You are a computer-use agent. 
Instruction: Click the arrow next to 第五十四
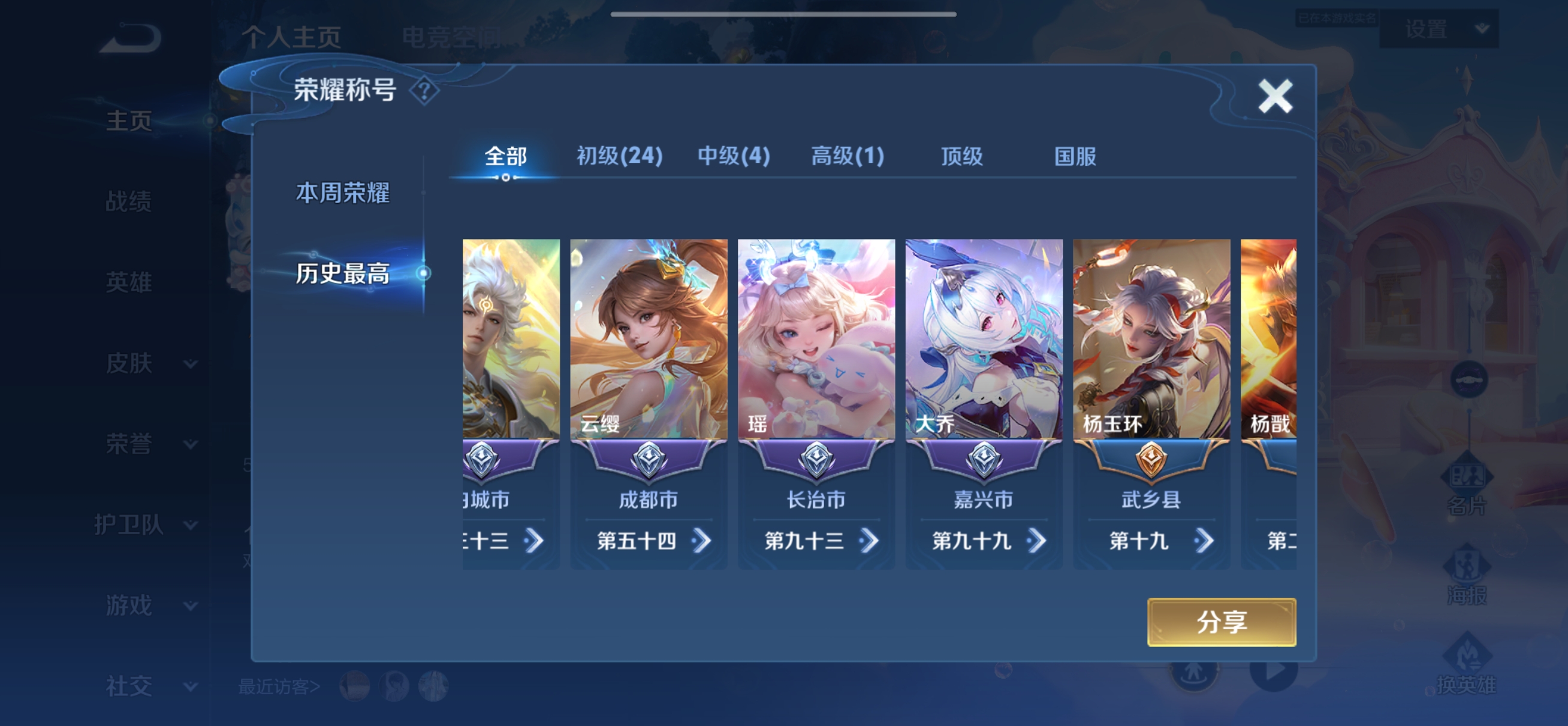coord(702,540)
